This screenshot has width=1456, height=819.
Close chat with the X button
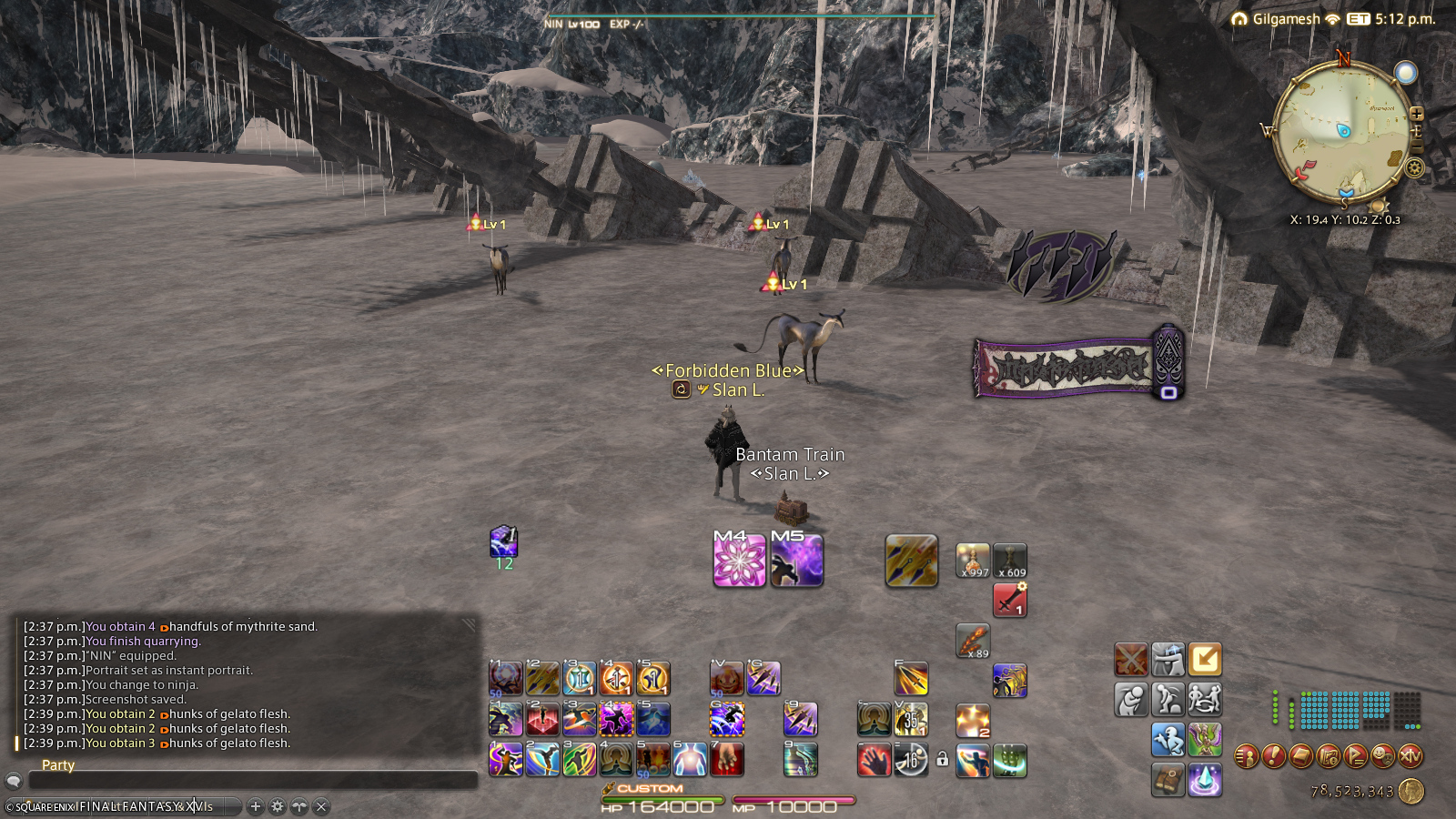click(321, 806)
